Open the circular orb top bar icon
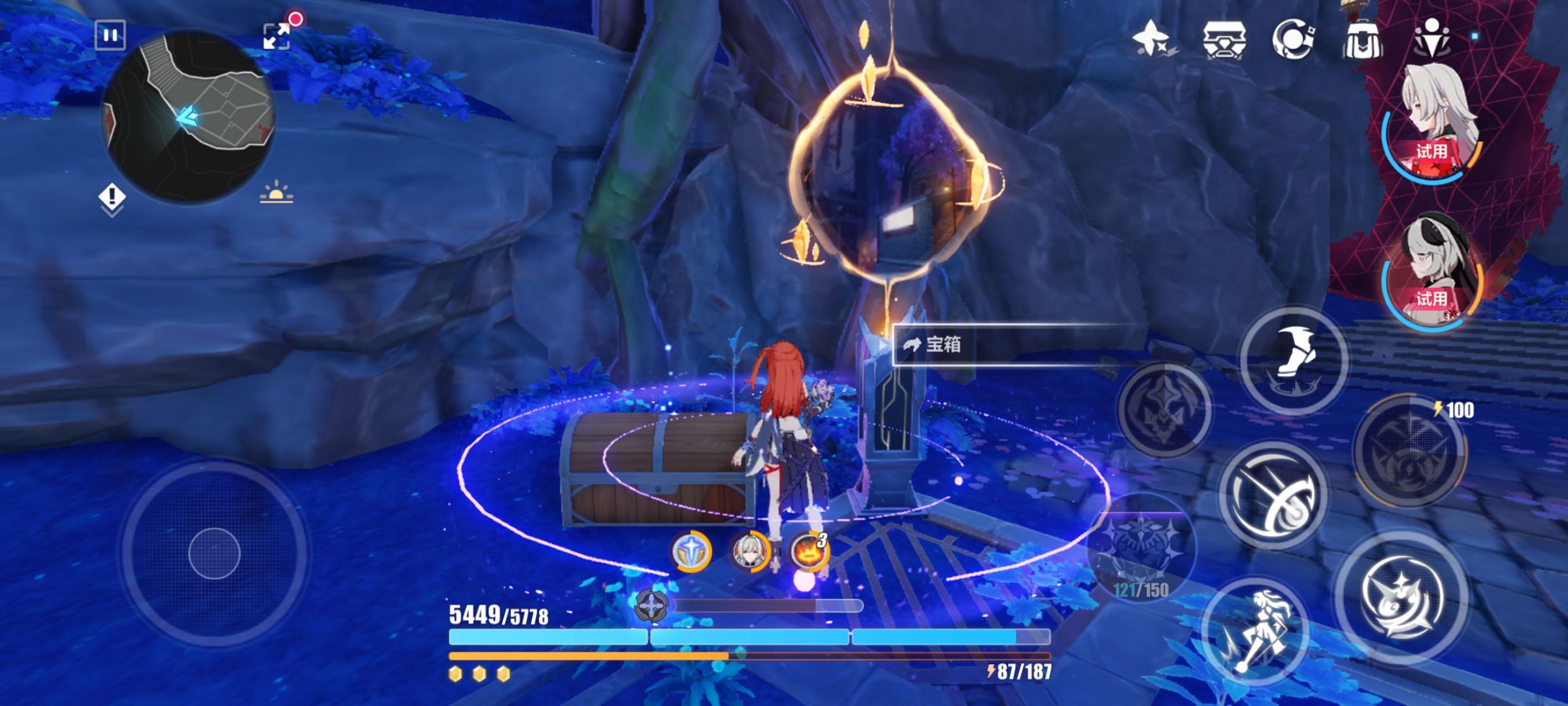This screenshot has height=706, width=1568. [x=1293, y=39]
